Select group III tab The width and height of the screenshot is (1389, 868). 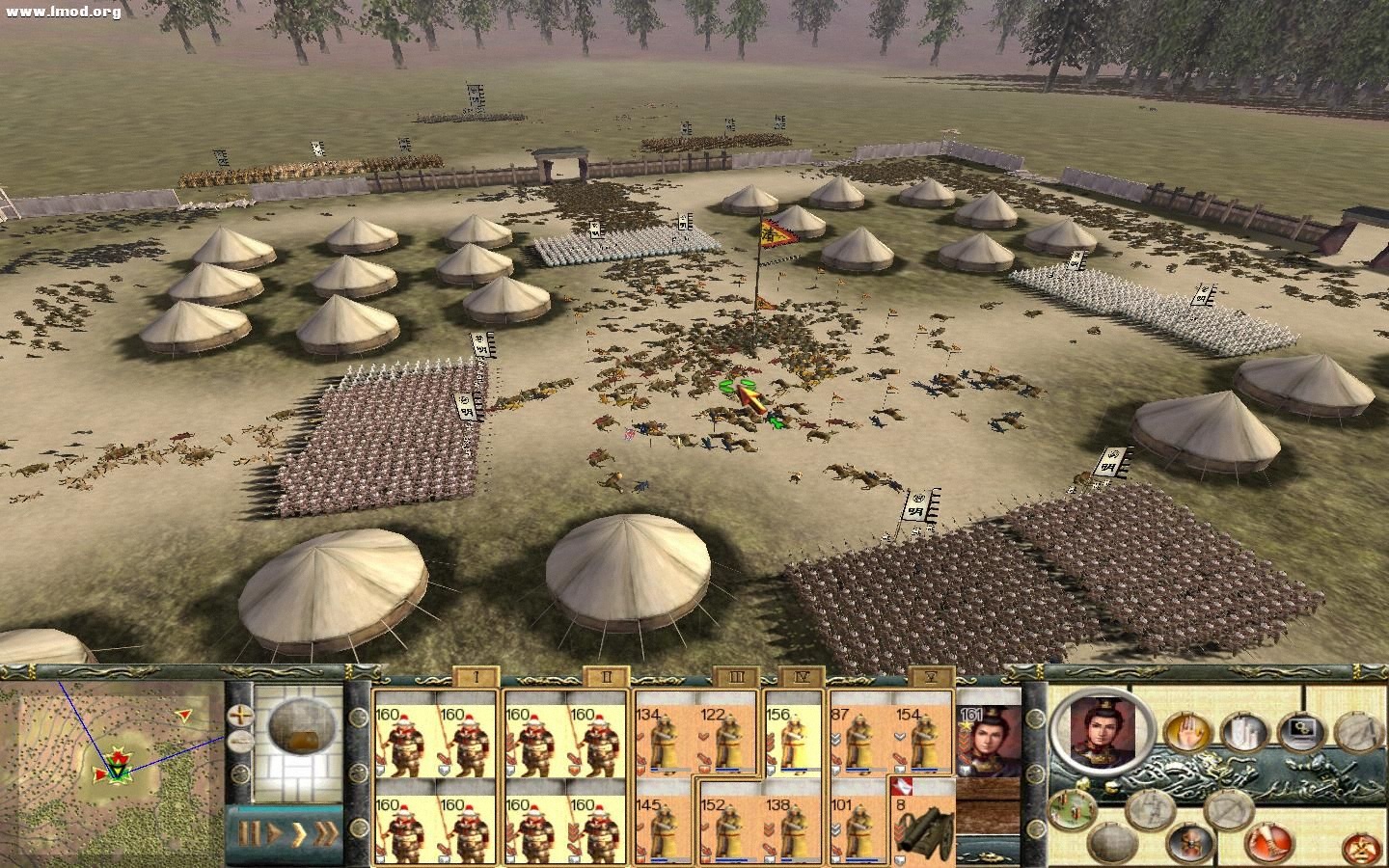pos(736,677)
